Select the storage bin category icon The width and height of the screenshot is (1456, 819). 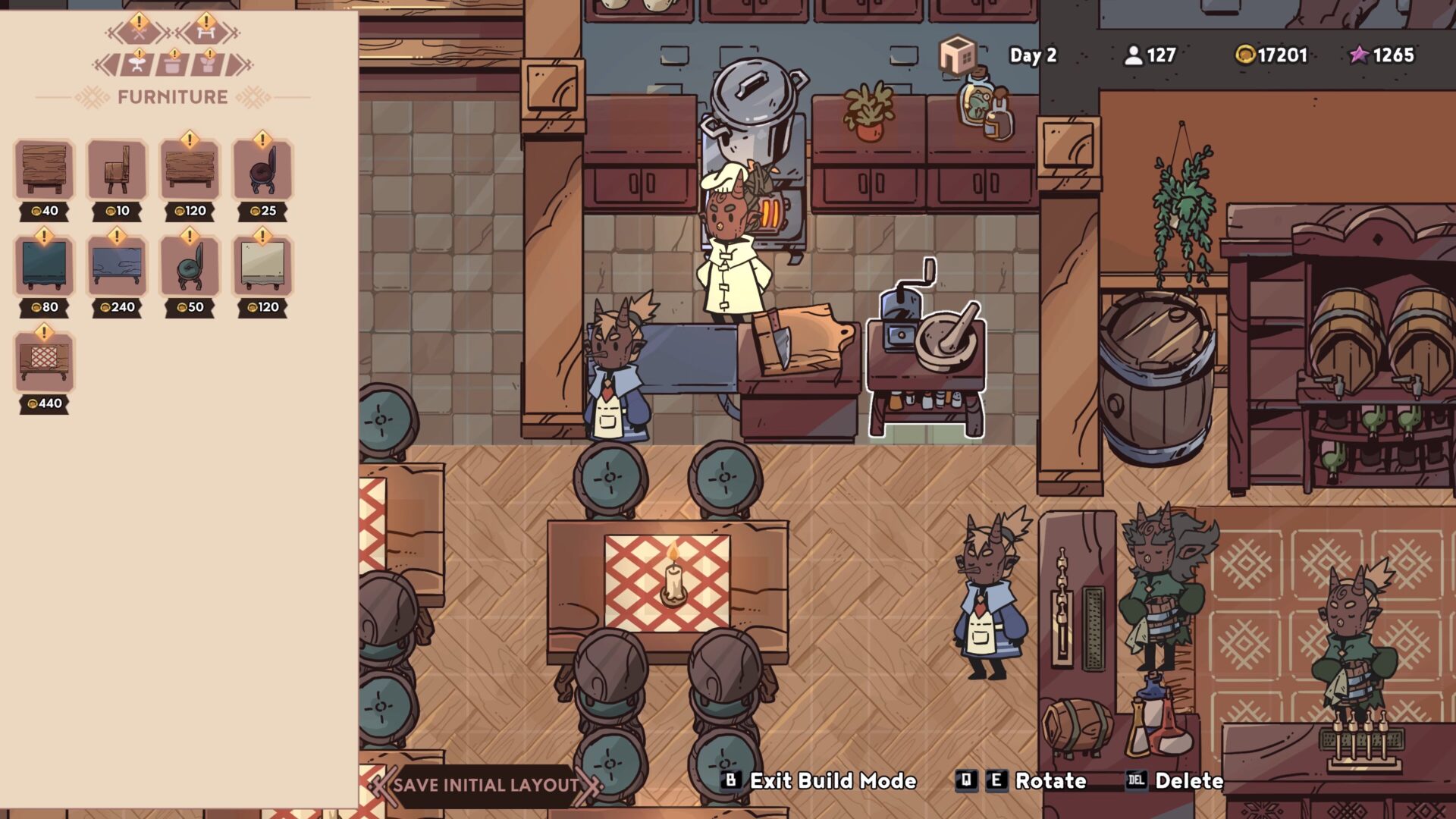point(173,64)
